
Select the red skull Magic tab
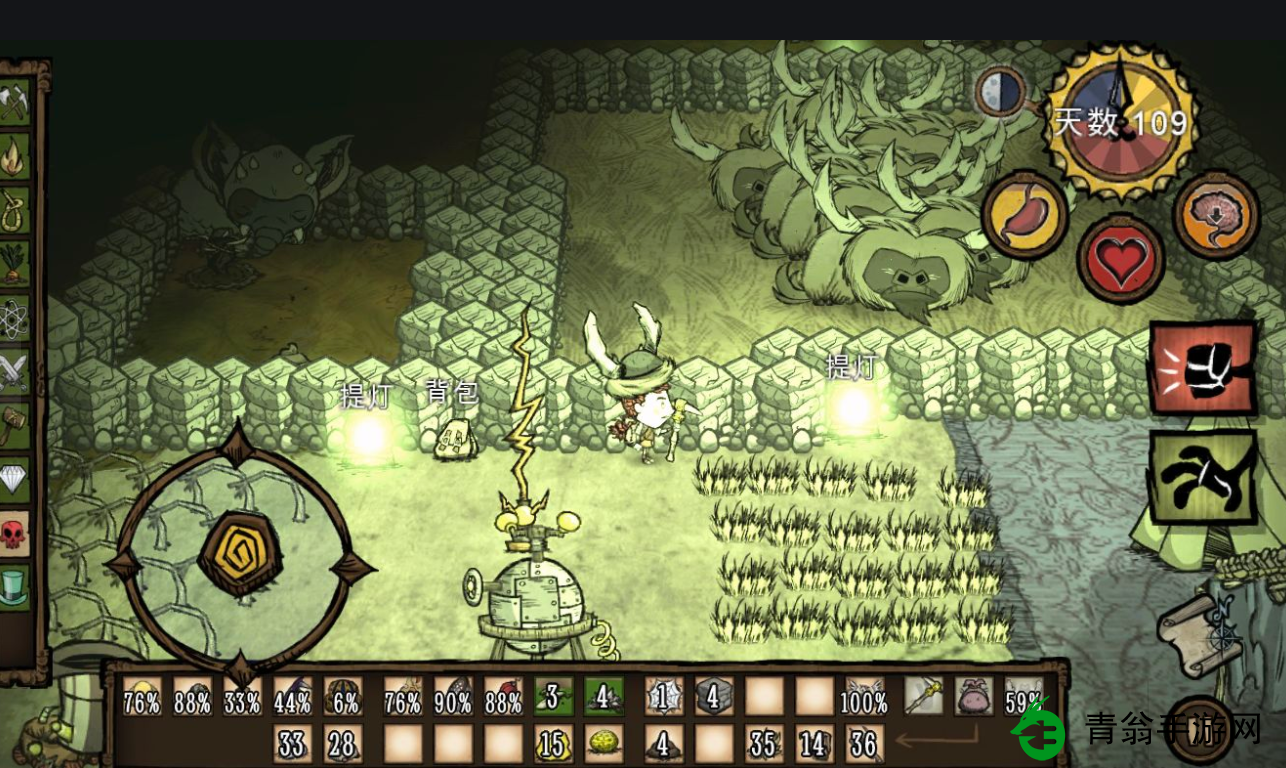coord(14,534)
